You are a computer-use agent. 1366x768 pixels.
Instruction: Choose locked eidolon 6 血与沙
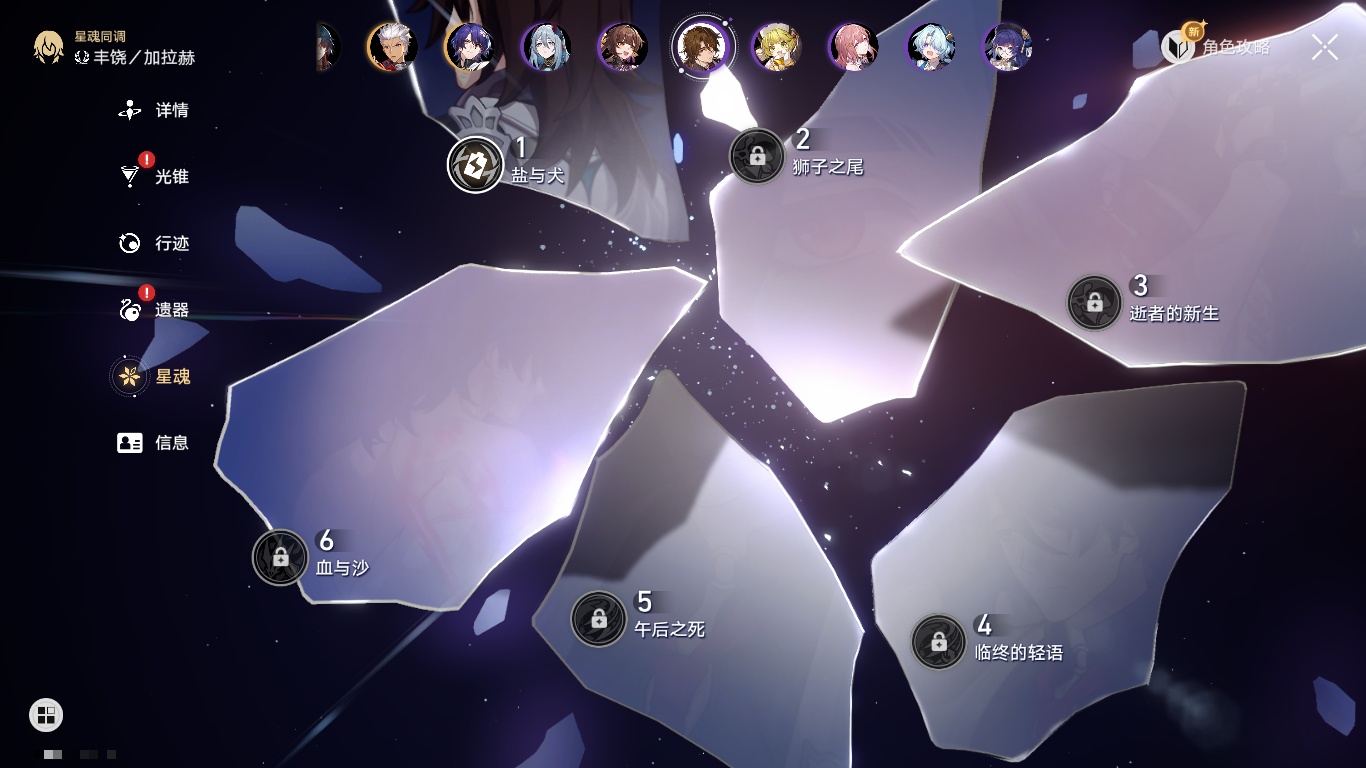tap(281, 557)
